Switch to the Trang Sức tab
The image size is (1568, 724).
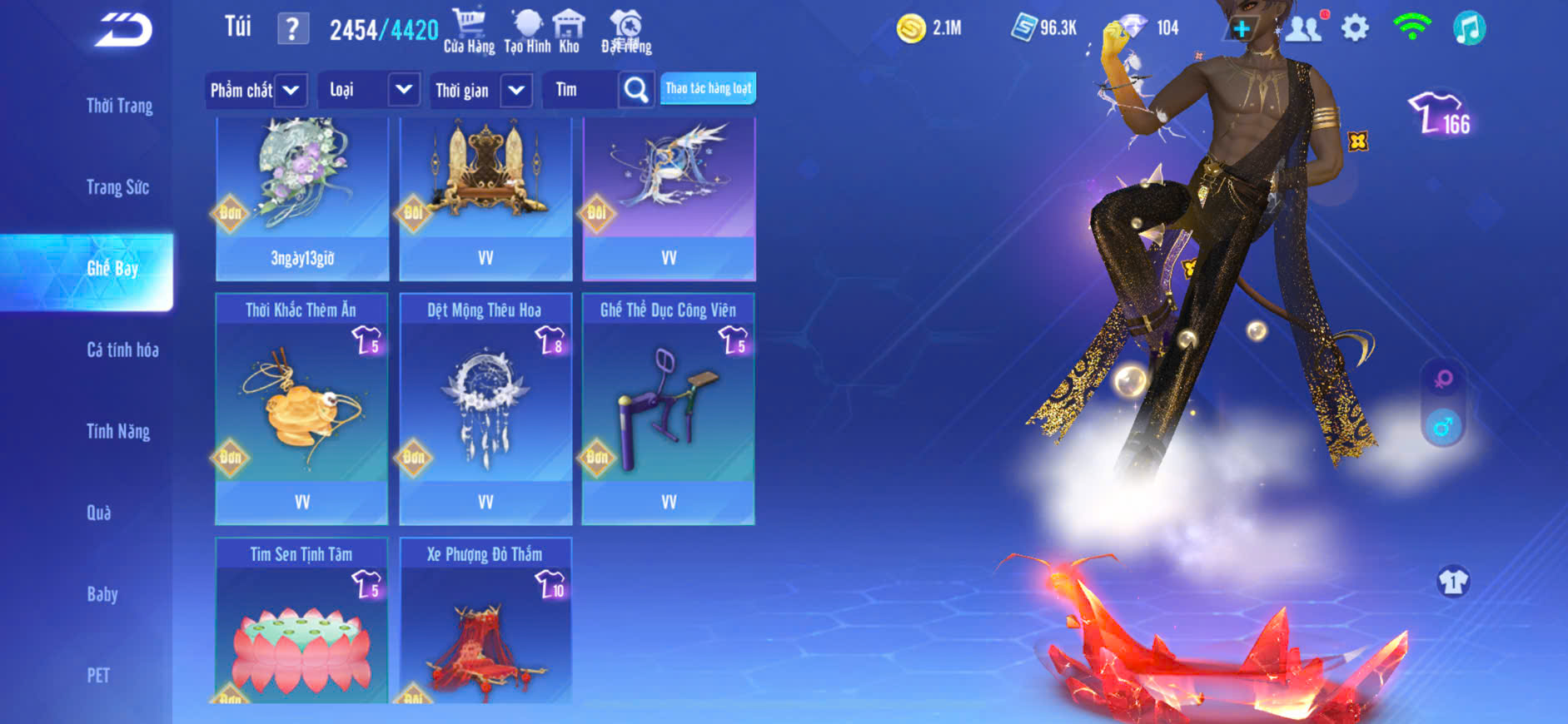(117, 187)
